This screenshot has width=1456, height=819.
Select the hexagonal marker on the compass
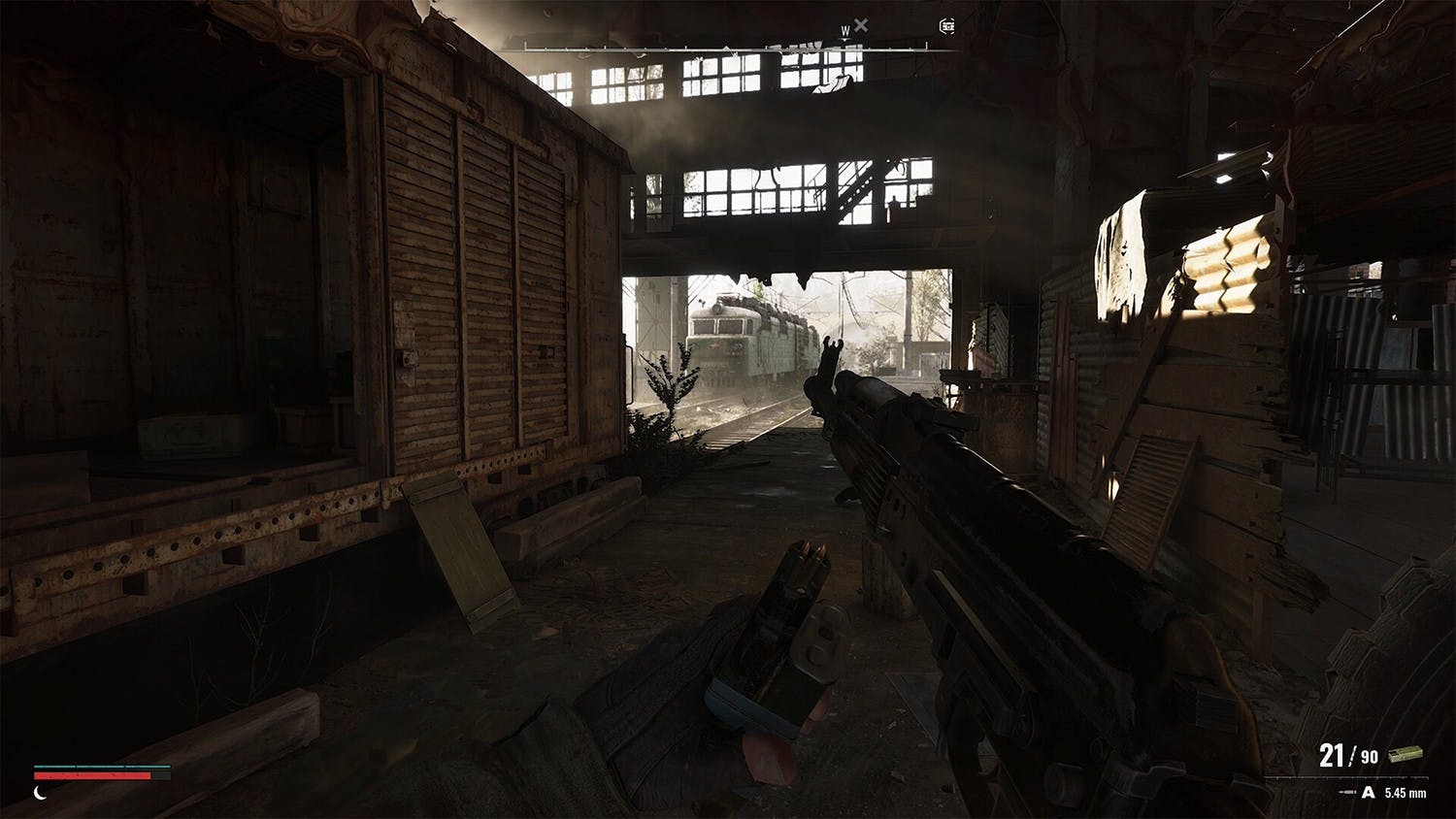[x=946, y=26]
